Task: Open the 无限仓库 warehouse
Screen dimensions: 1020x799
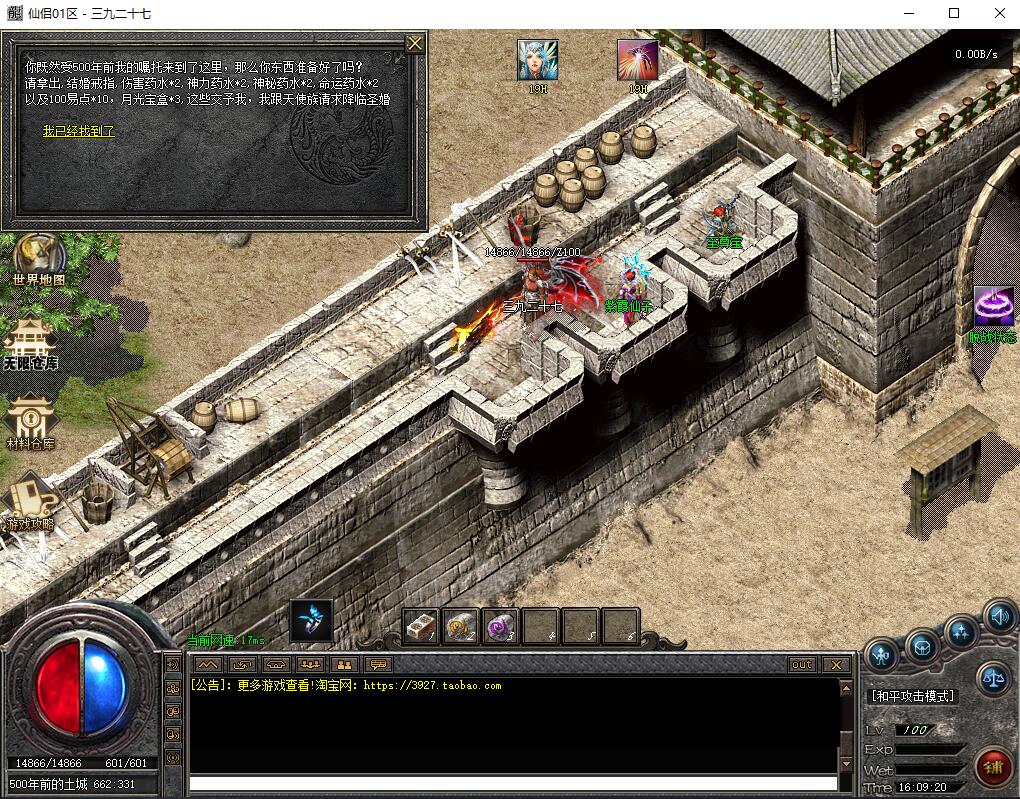Action: click(31, 342)
